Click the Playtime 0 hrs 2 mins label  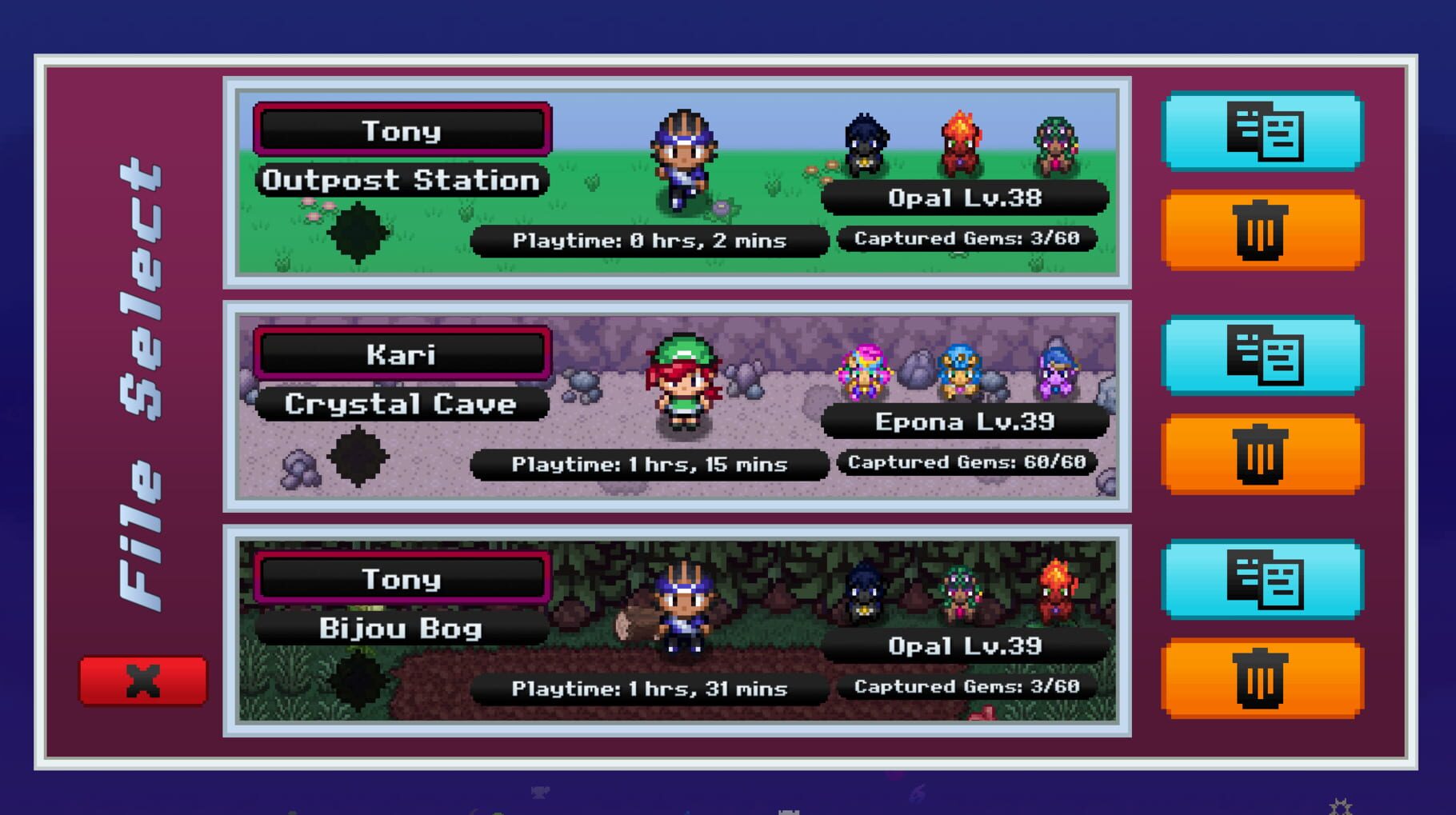click(x=650, y=239)
